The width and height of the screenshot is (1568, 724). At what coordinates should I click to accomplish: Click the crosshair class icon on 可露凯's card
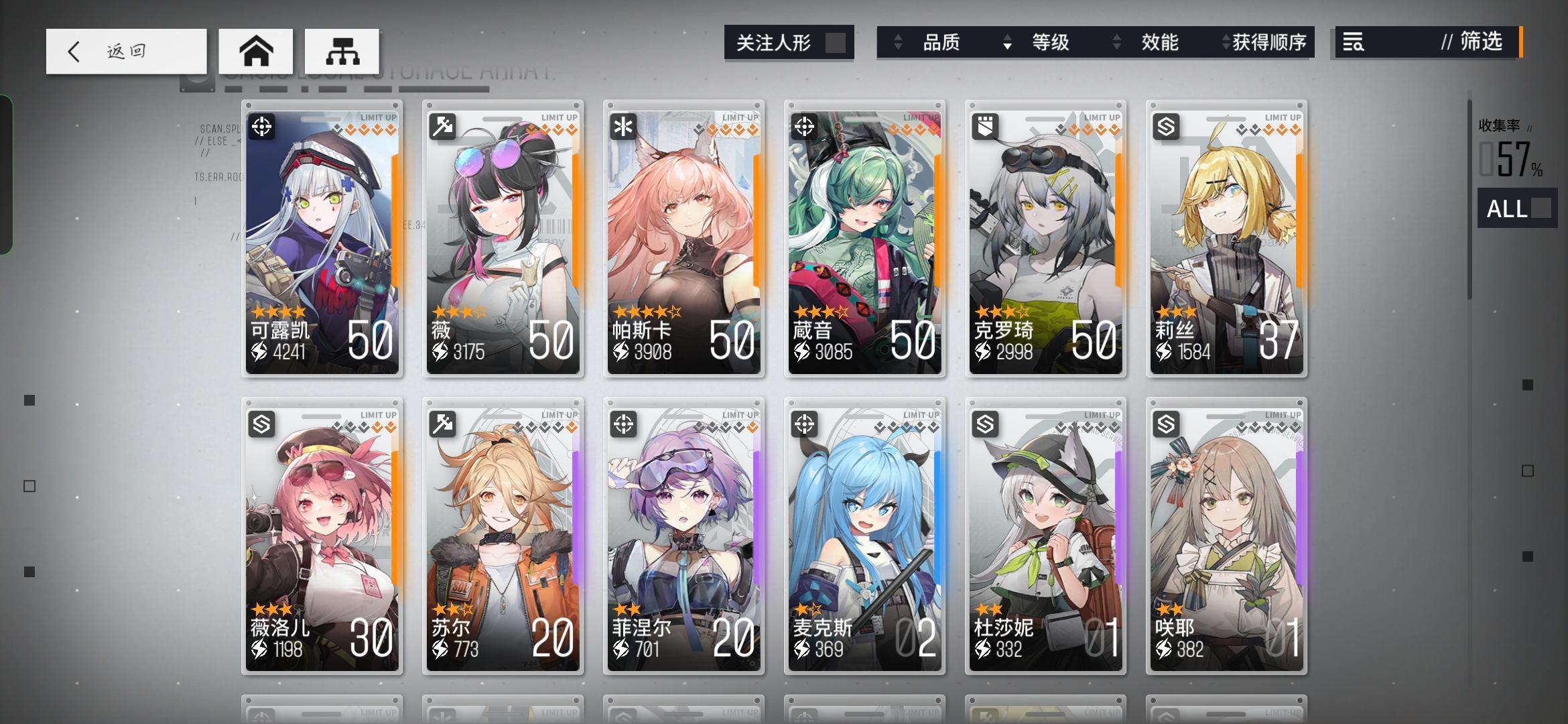tap(261, 126)
